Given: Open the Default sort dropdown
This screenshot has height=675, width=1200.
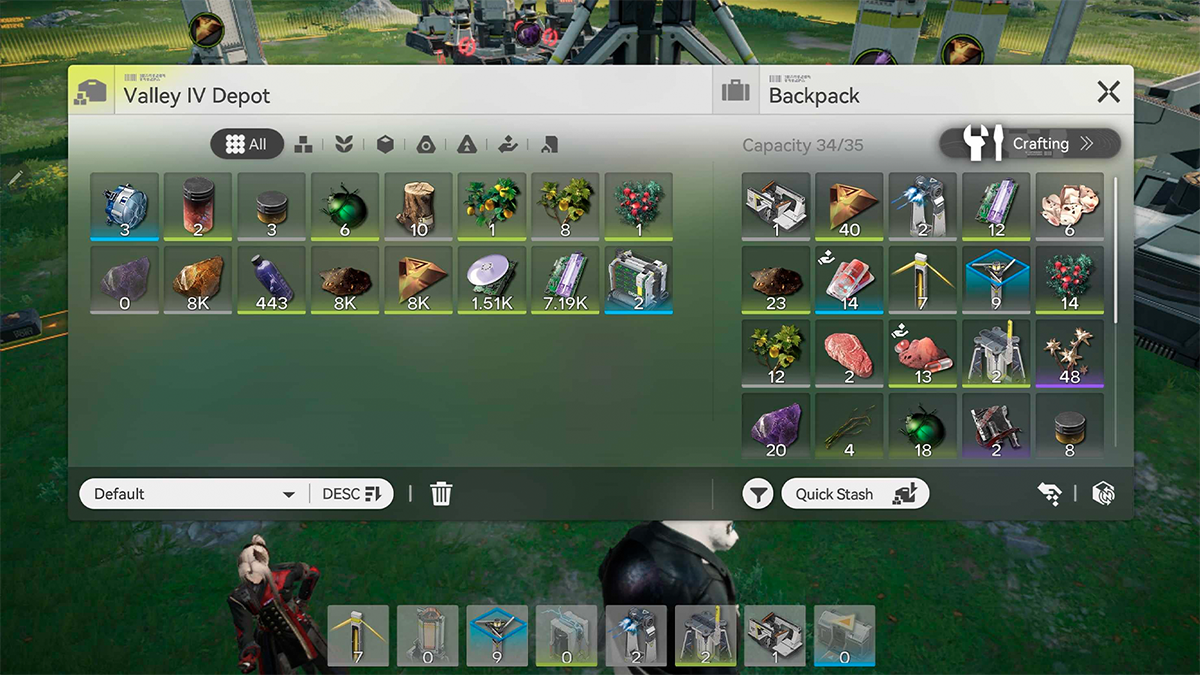Looking at the screenshot, I should pyautogui.click(x=192, y=494).
